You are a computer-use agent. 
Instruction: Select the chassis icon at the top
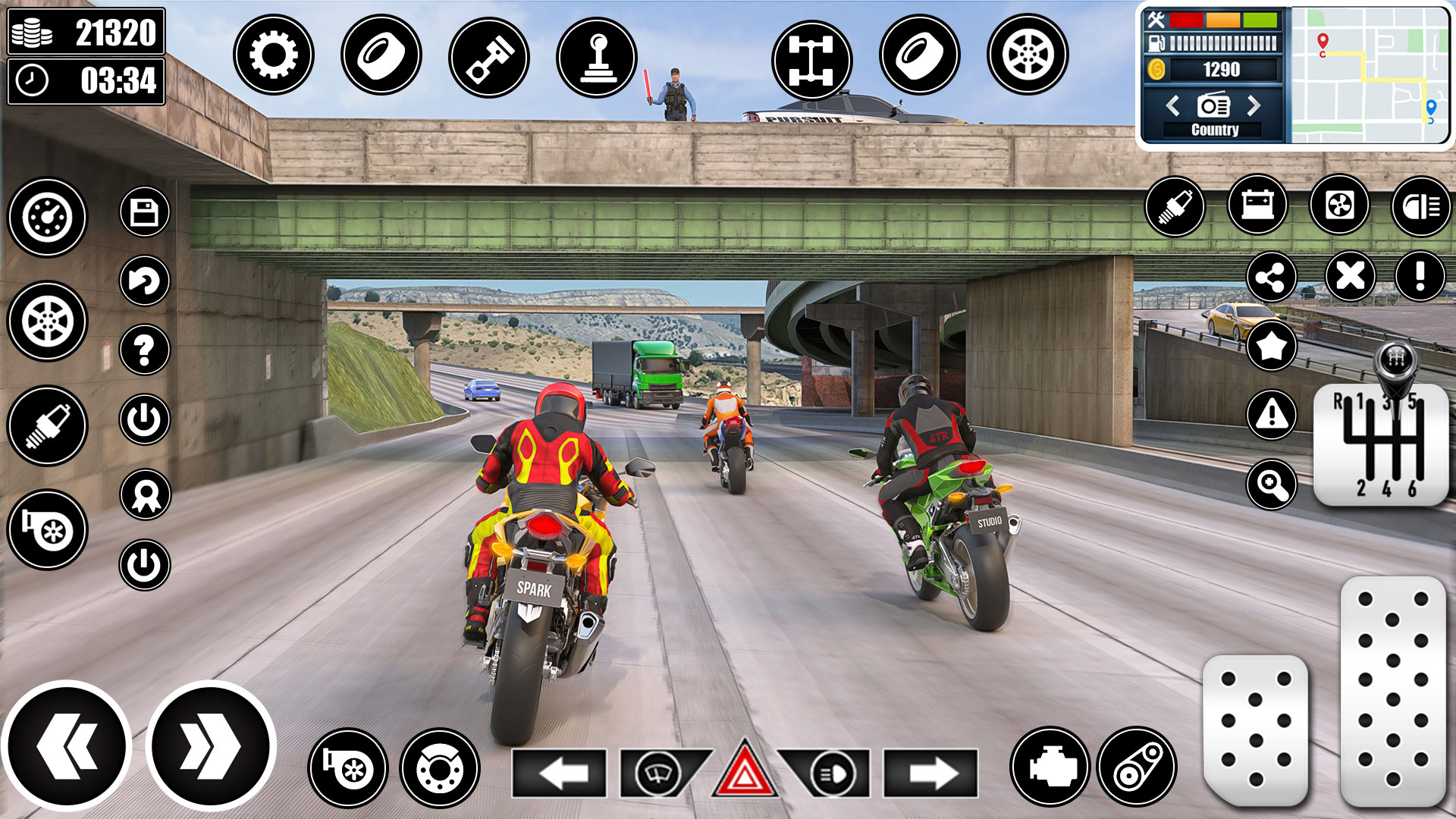[x=813, y=57]
